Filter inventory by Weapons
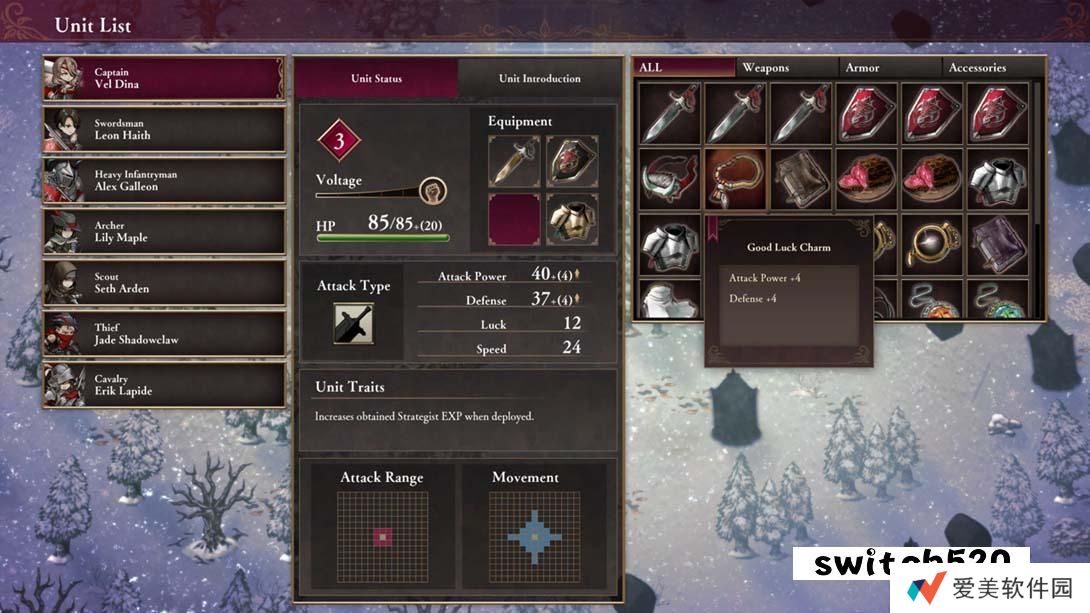This screenshot has width=1090, height=613. tap(787, 67)
